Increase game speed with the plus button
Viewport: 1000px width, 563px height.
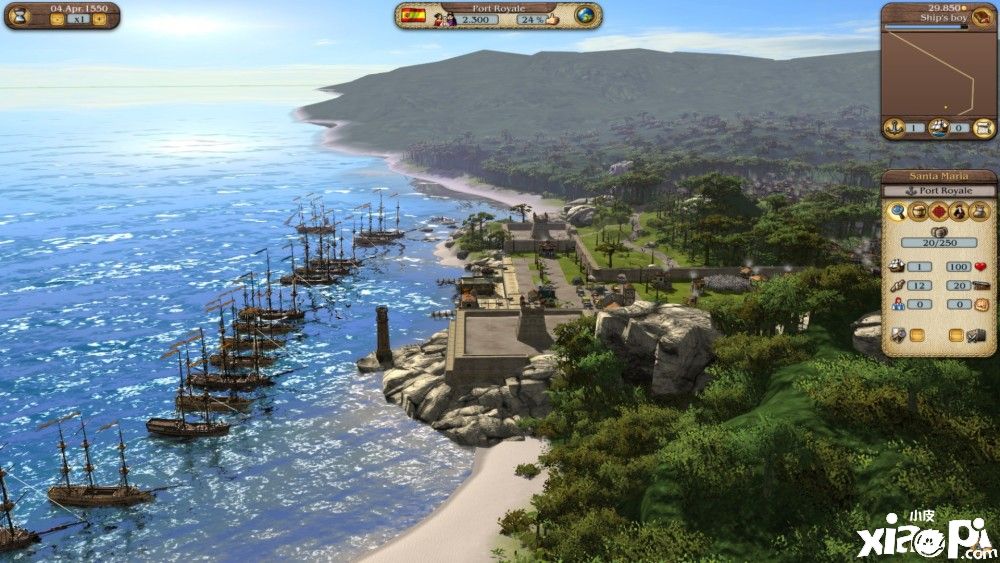[99, 19]
